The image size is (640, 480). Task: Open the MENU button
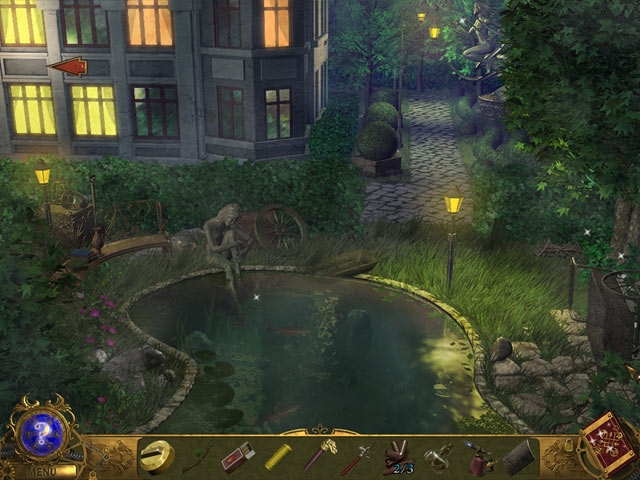(42, 470)
